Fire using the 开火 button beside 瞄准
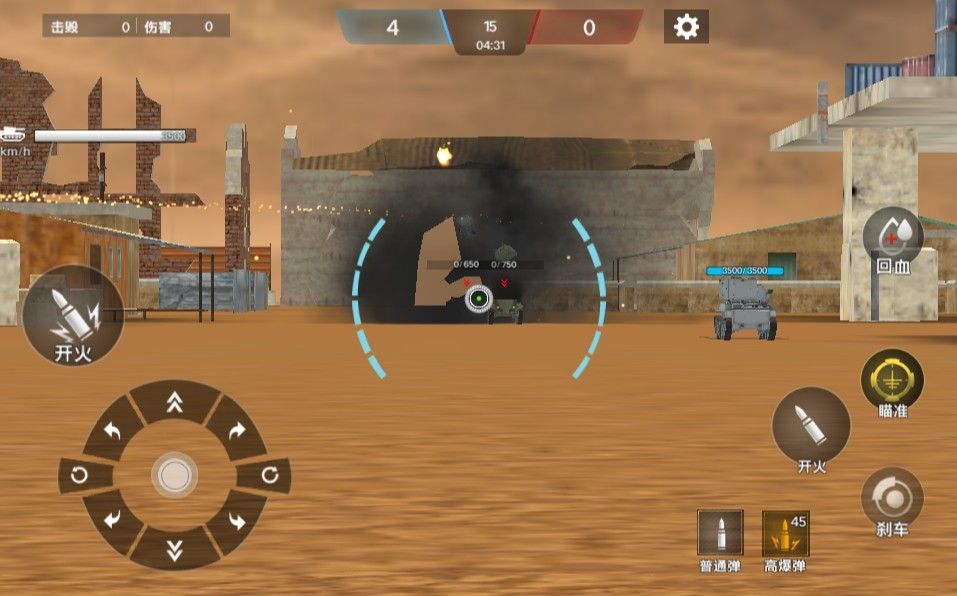 click(811, 427)
